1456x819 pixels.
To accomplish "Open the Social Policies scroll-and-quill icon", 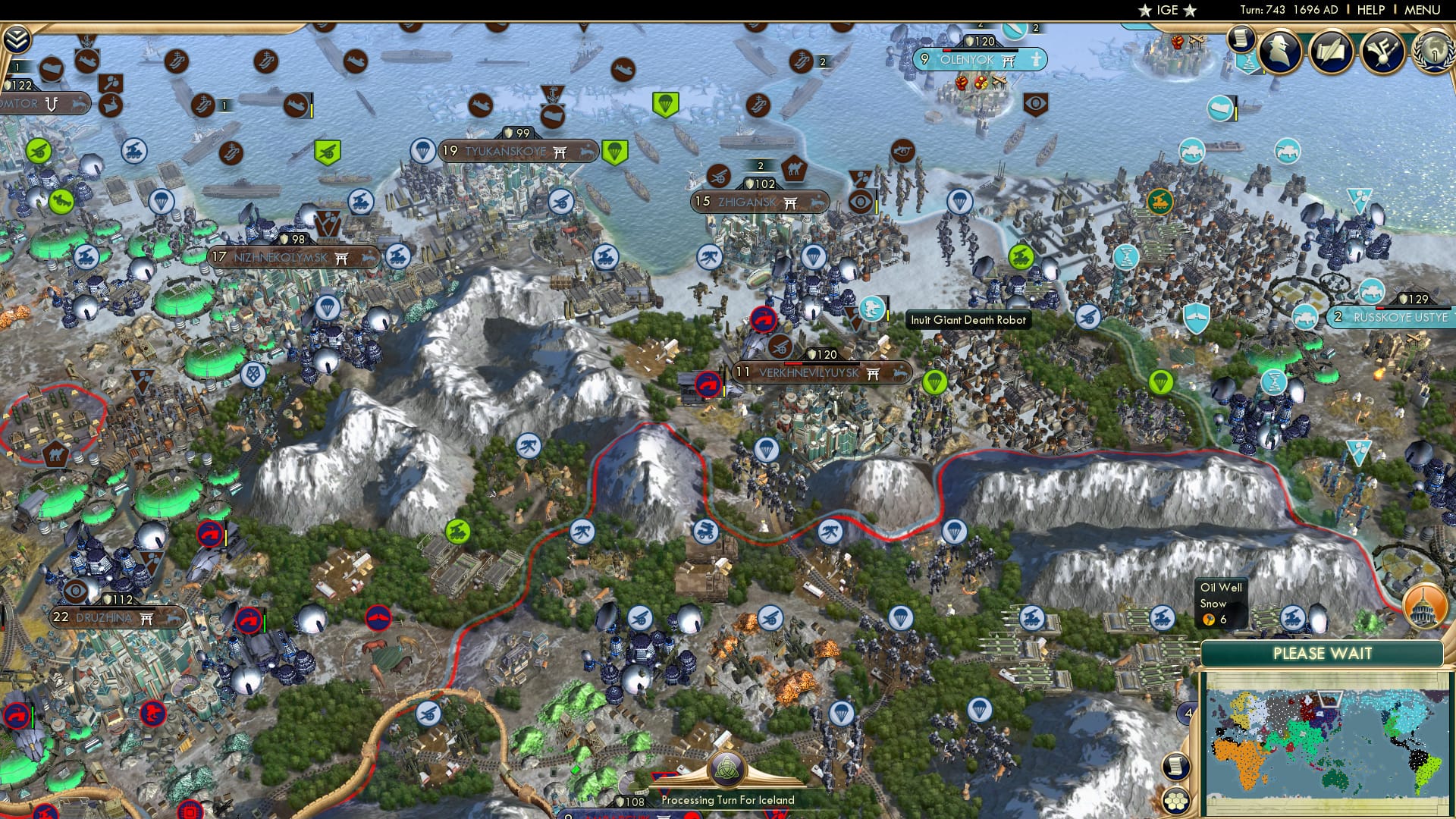I will coord(1331,52).
